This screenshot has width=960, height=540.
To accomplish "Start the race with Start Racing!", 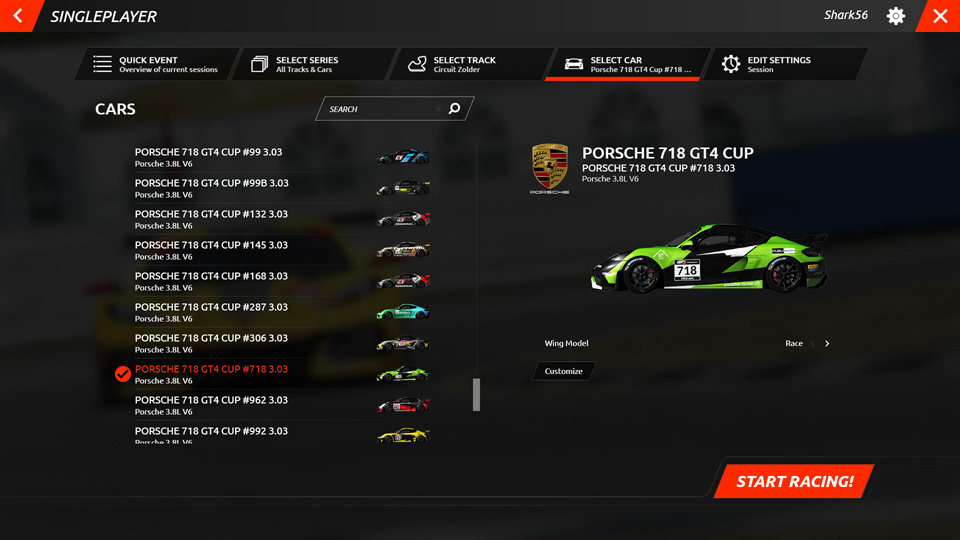I will [x=794, y=482].
